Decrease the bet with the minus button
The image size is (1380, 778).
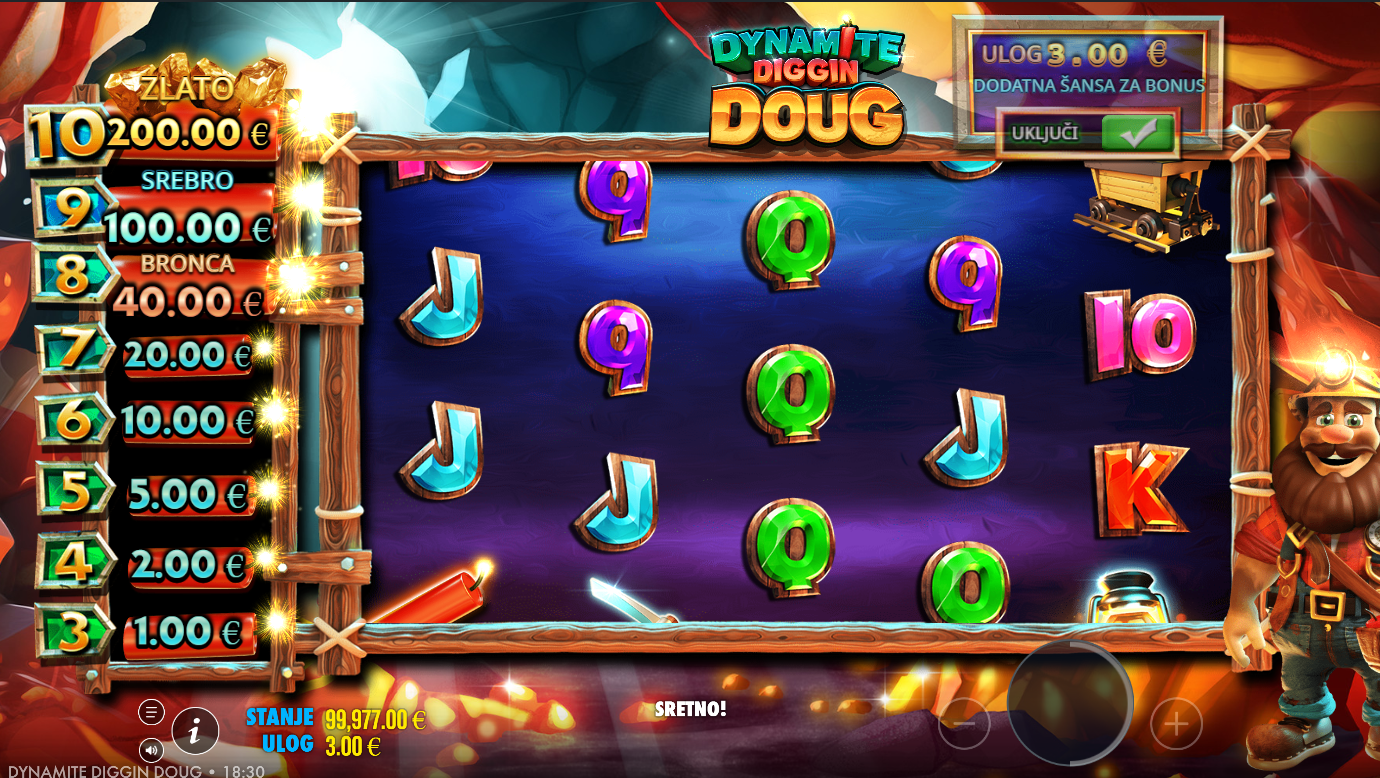[x=964, y=723]
